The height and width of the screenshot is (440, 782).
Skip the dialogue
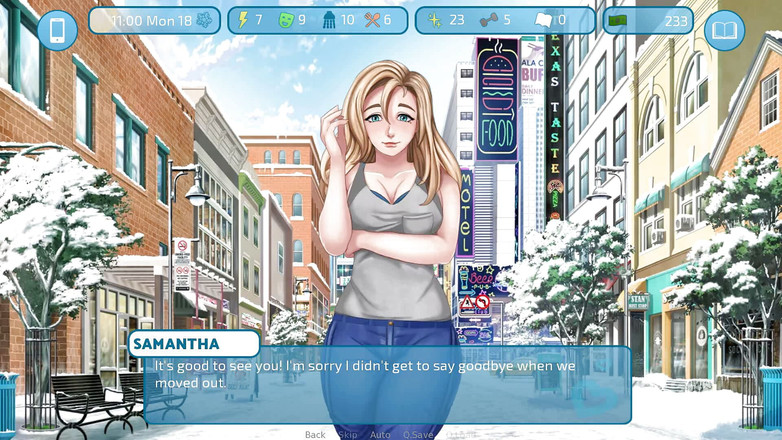(348, 435)
